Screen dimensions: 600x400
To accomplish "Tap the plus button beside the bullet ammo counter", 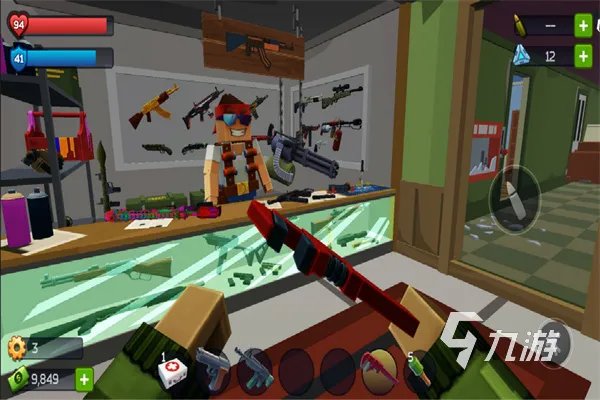I will pos(583,26).
